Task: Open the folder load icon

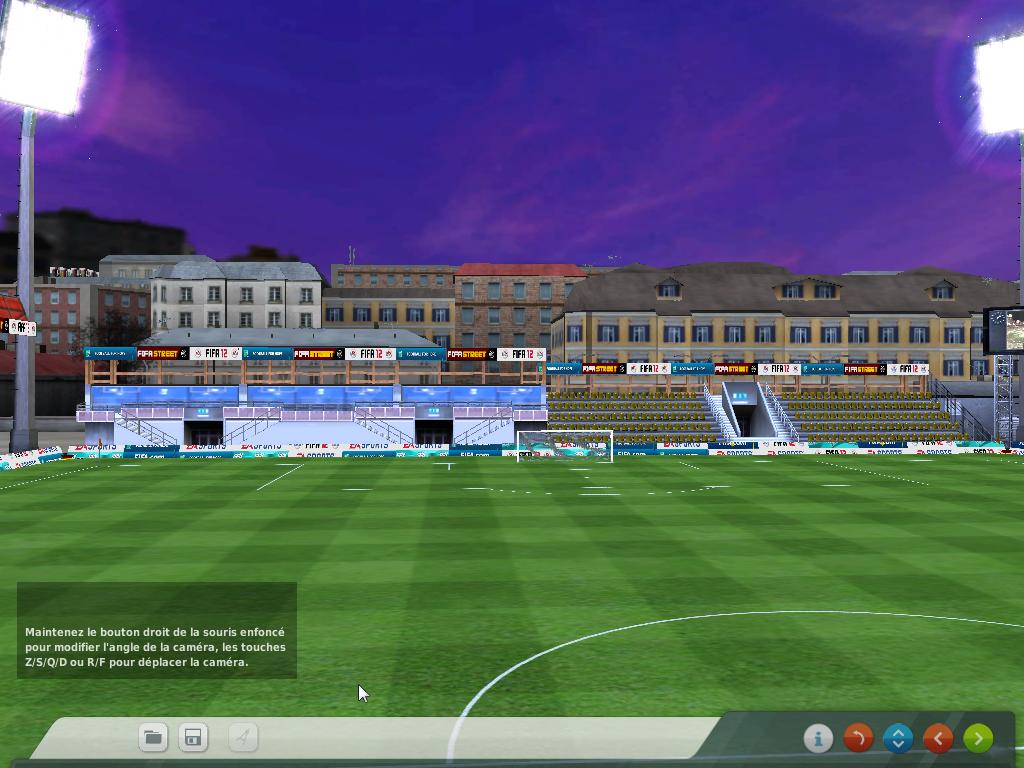Action: pyautogui.click(x=153, y=738)
